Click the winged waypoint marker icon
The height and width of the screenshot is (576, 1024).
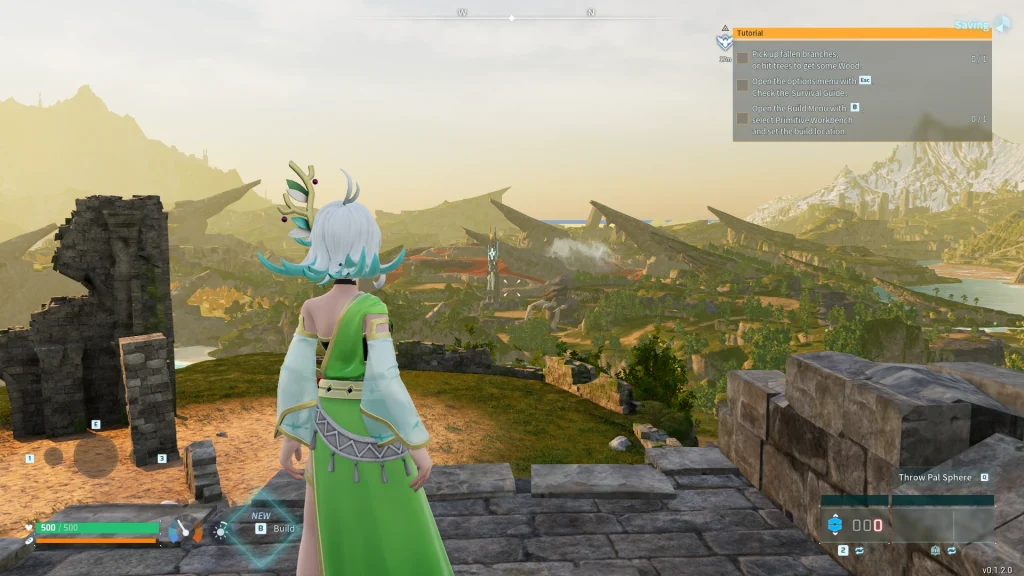tap(723, 41)
